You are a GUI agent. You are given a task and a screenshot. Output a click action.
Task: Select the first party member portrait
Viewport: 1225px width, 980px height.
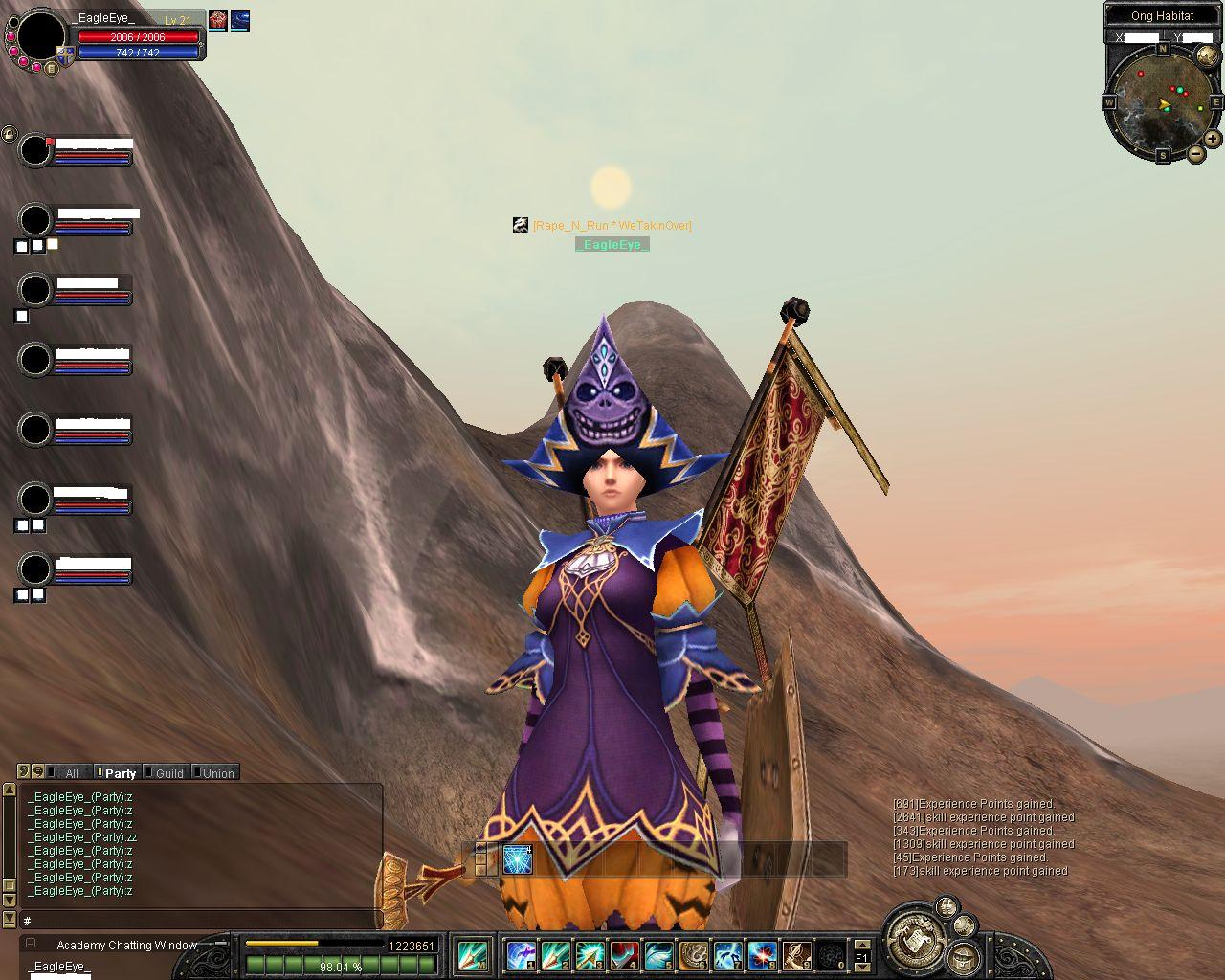[35, 150]
